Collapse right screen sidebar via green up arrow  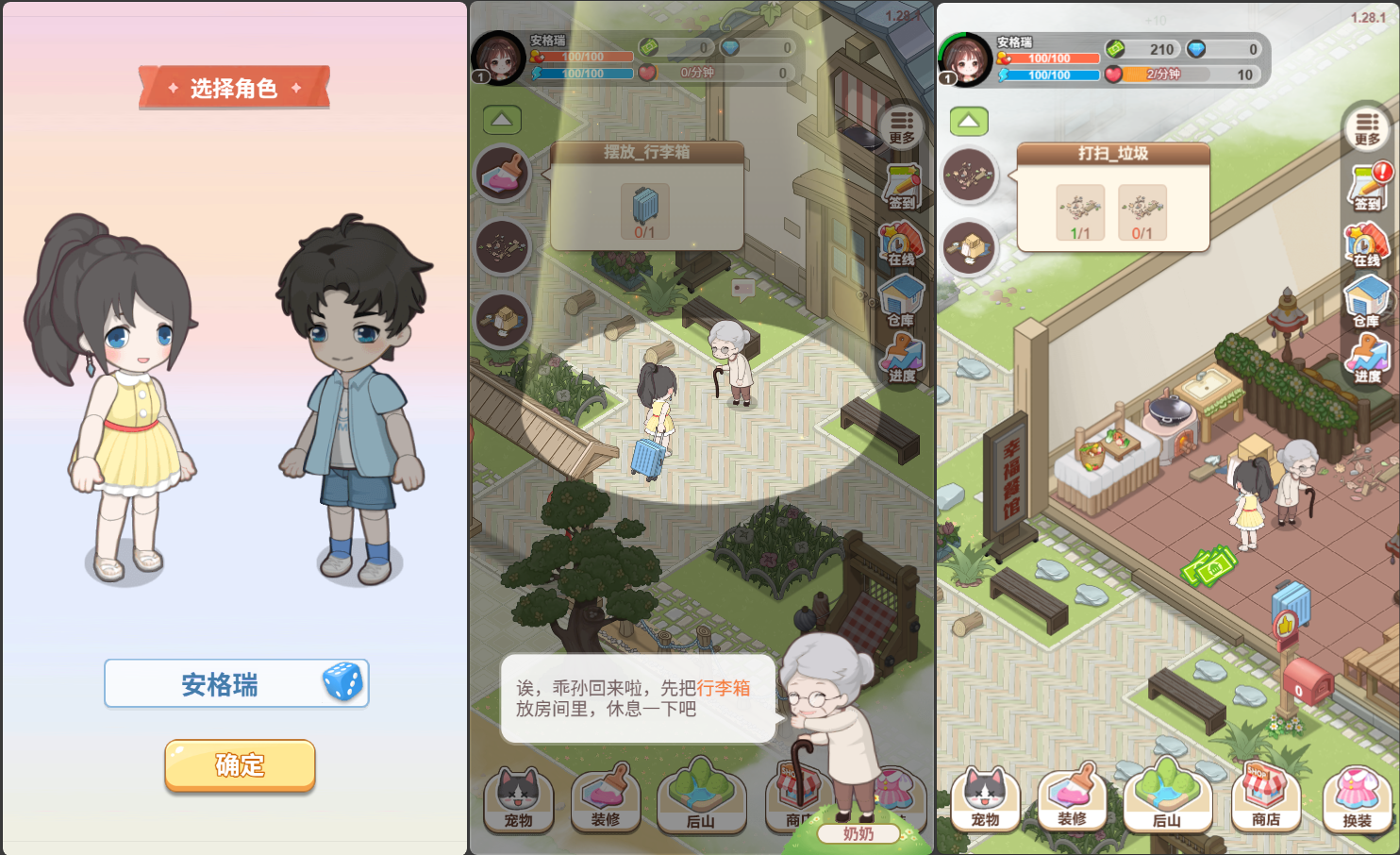[x=968, y=121]
